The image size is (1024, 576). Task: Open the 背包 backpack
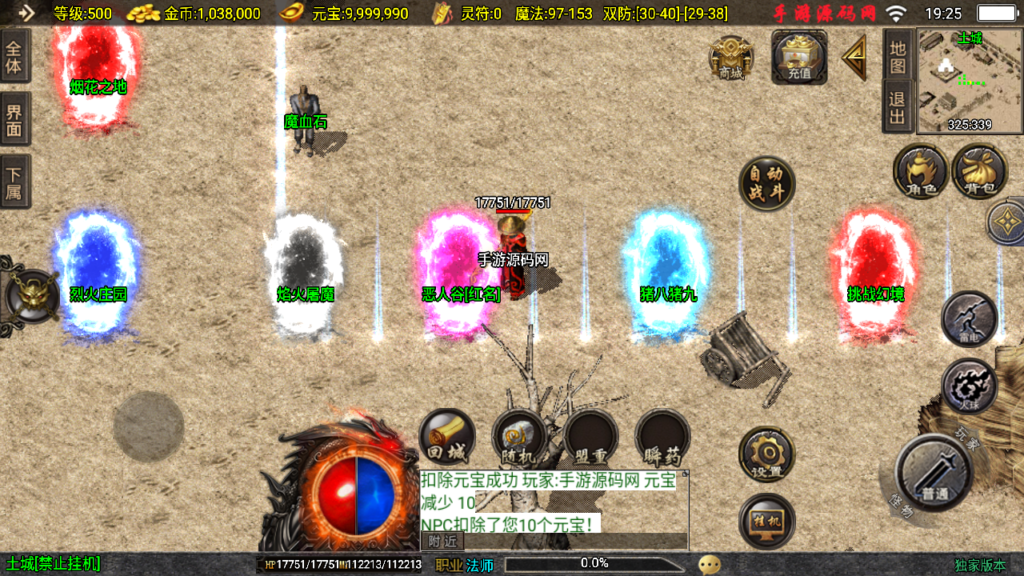point(979,170)
